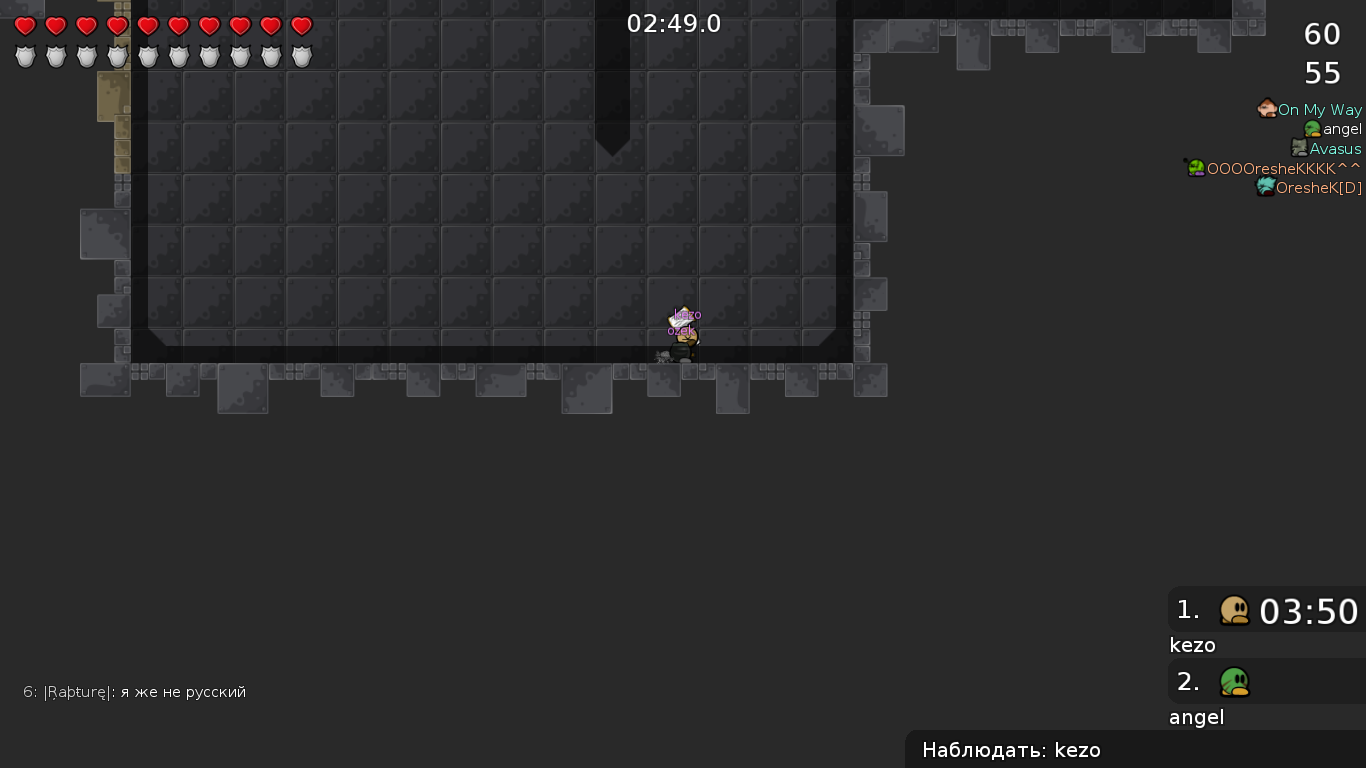Click the score number 60 at top right
Image resolution: width=1366 pixels, height=768 pixels.
click(x=1323, y=33)
